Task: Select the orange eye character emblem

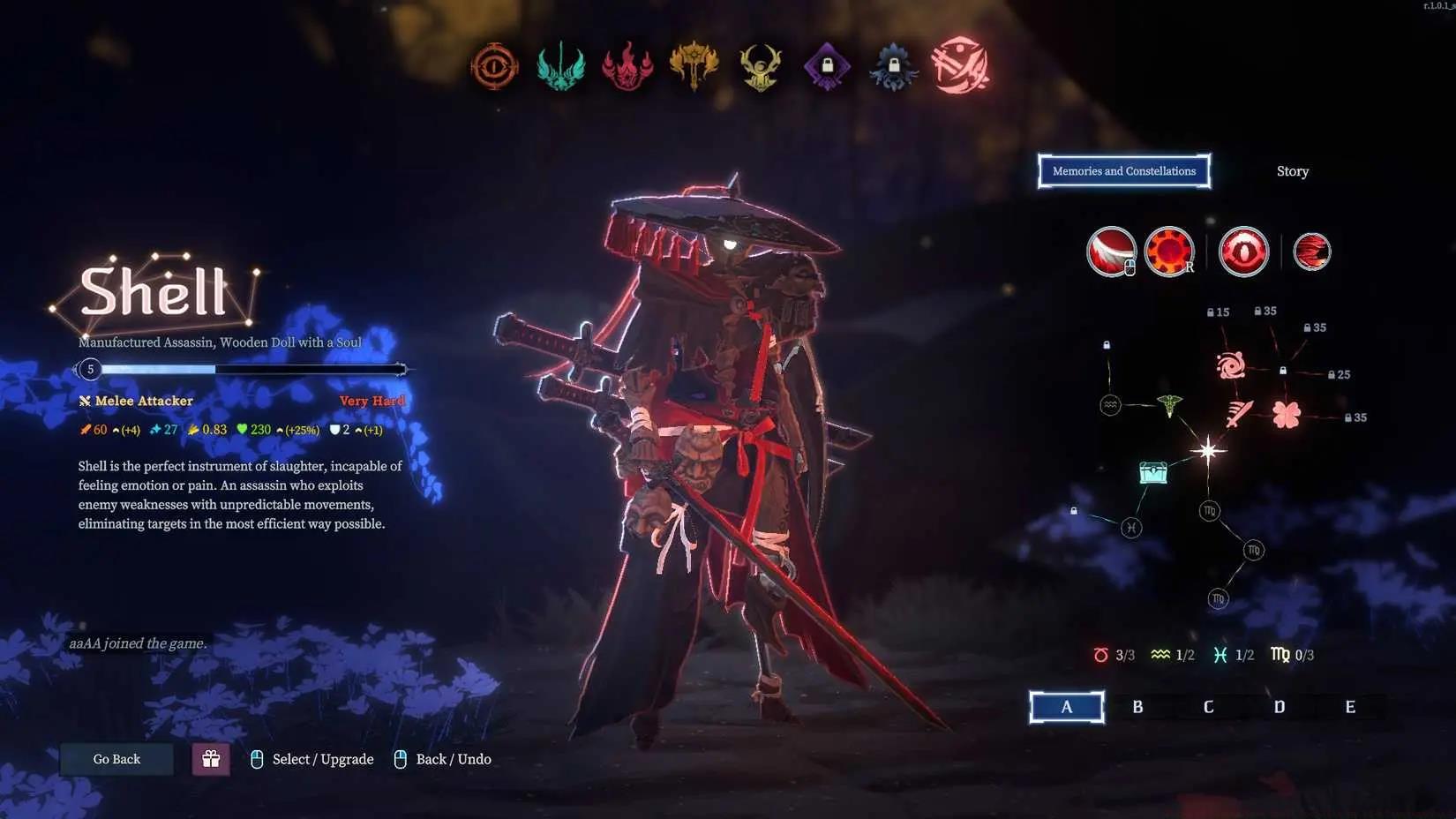Action: click(x=494, y=66)
